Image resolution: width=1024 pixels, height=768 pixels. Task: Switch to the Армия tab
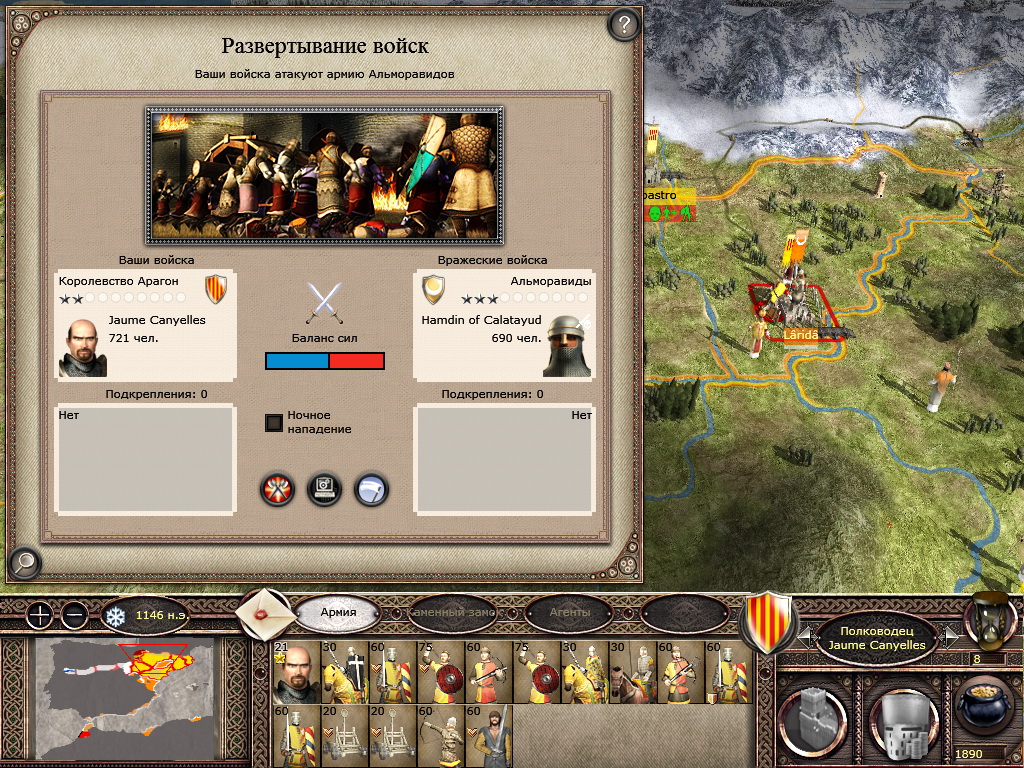338,612
